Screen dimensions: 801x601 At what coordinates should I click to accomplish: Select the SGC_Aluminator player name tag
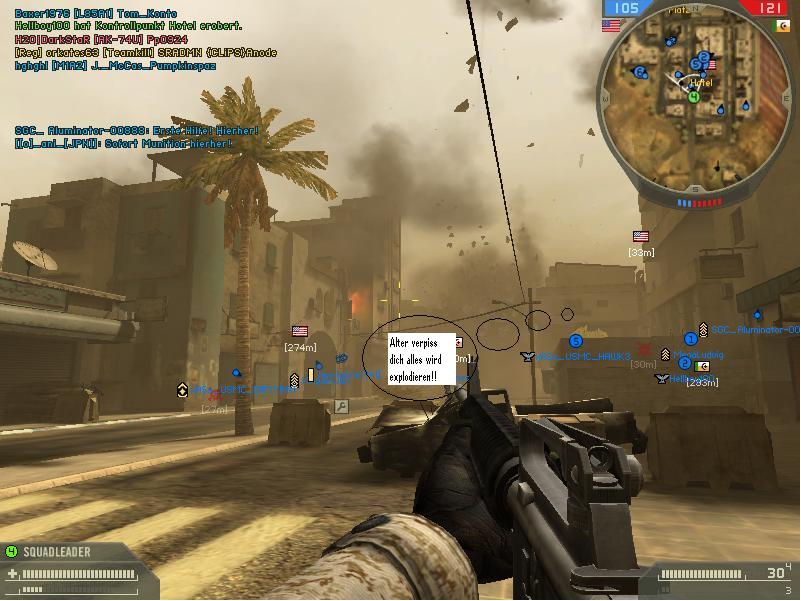pos(755,330)
